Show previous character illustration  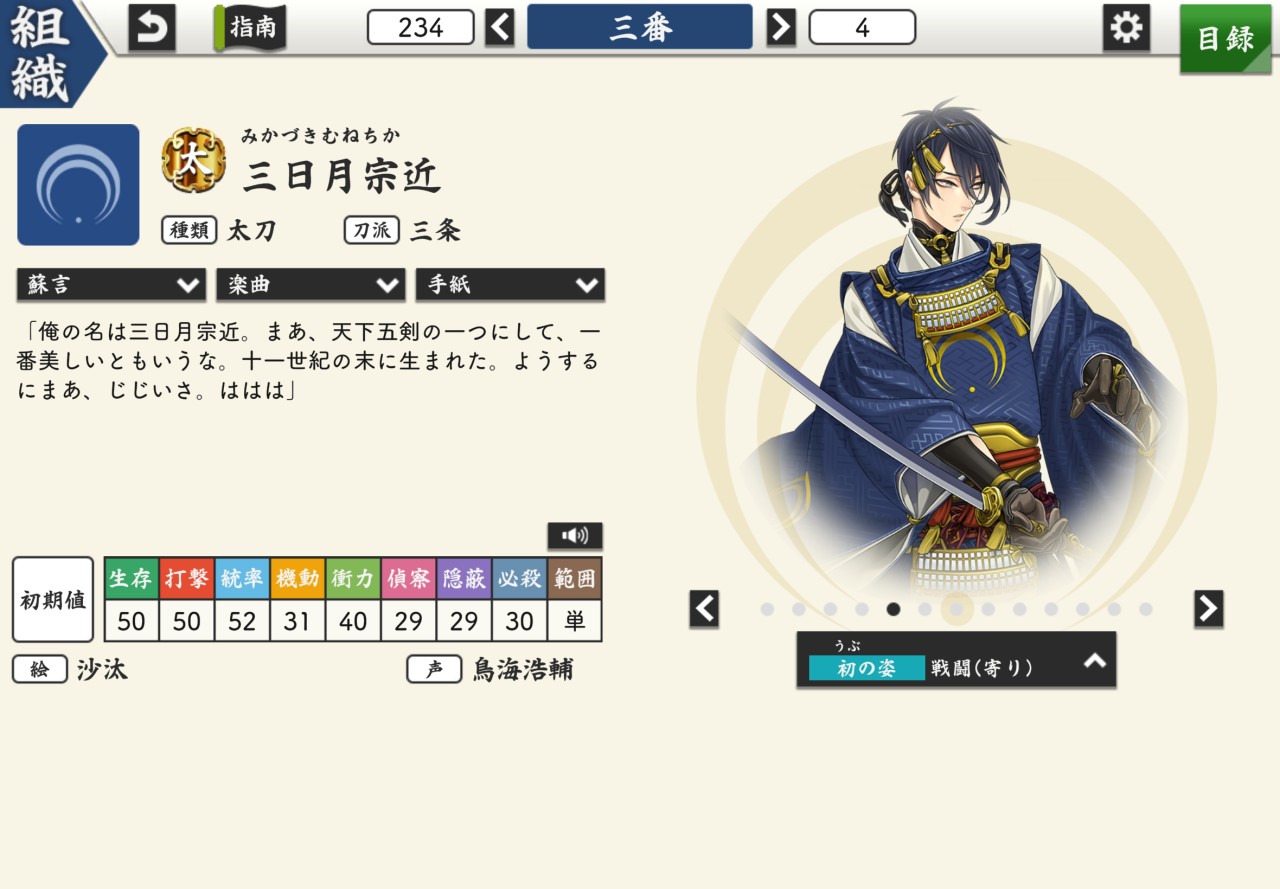[704, 608]
